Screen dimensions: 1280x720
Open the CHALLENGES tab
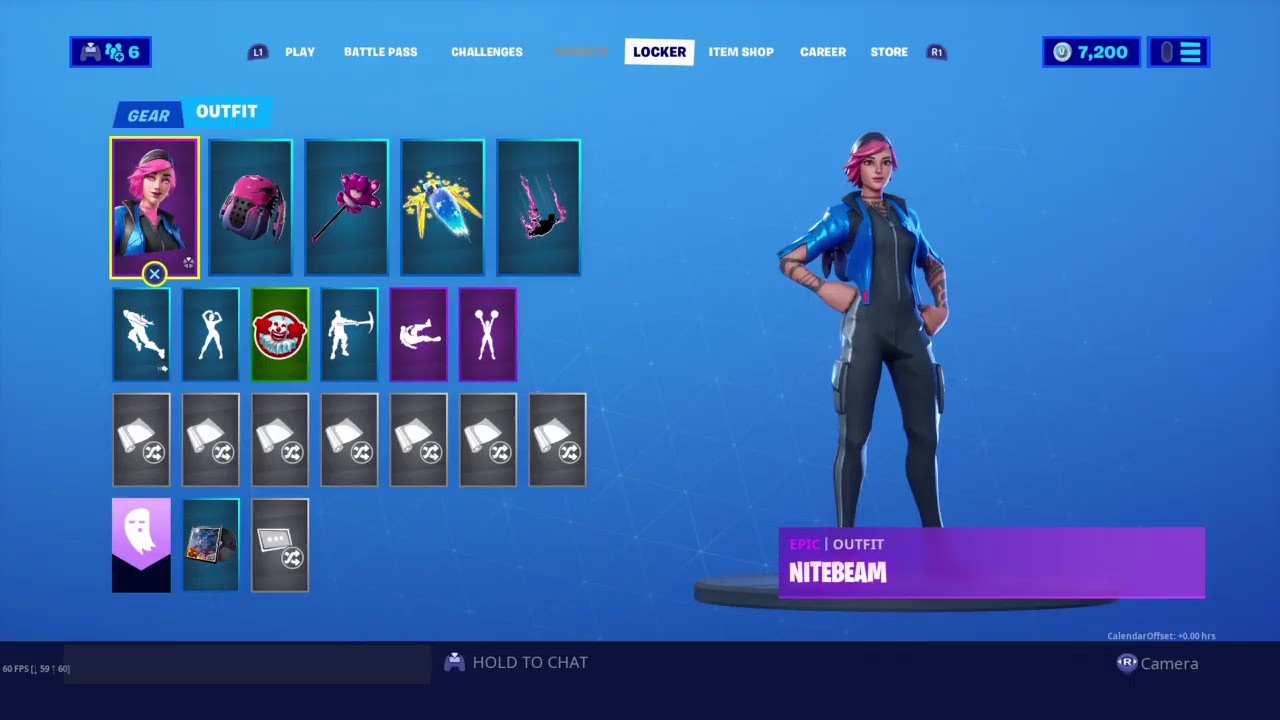point(486,52)
